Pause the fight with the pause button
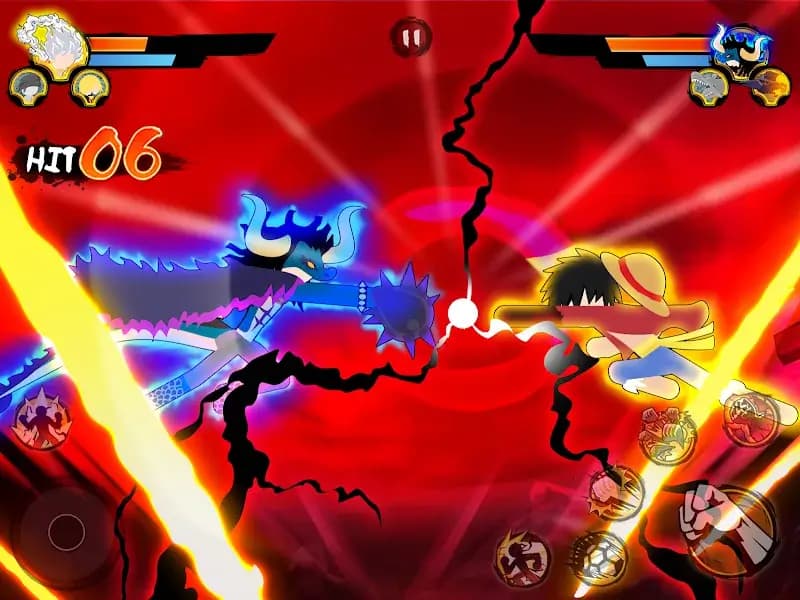800x600 pixels. pos(411,38)
